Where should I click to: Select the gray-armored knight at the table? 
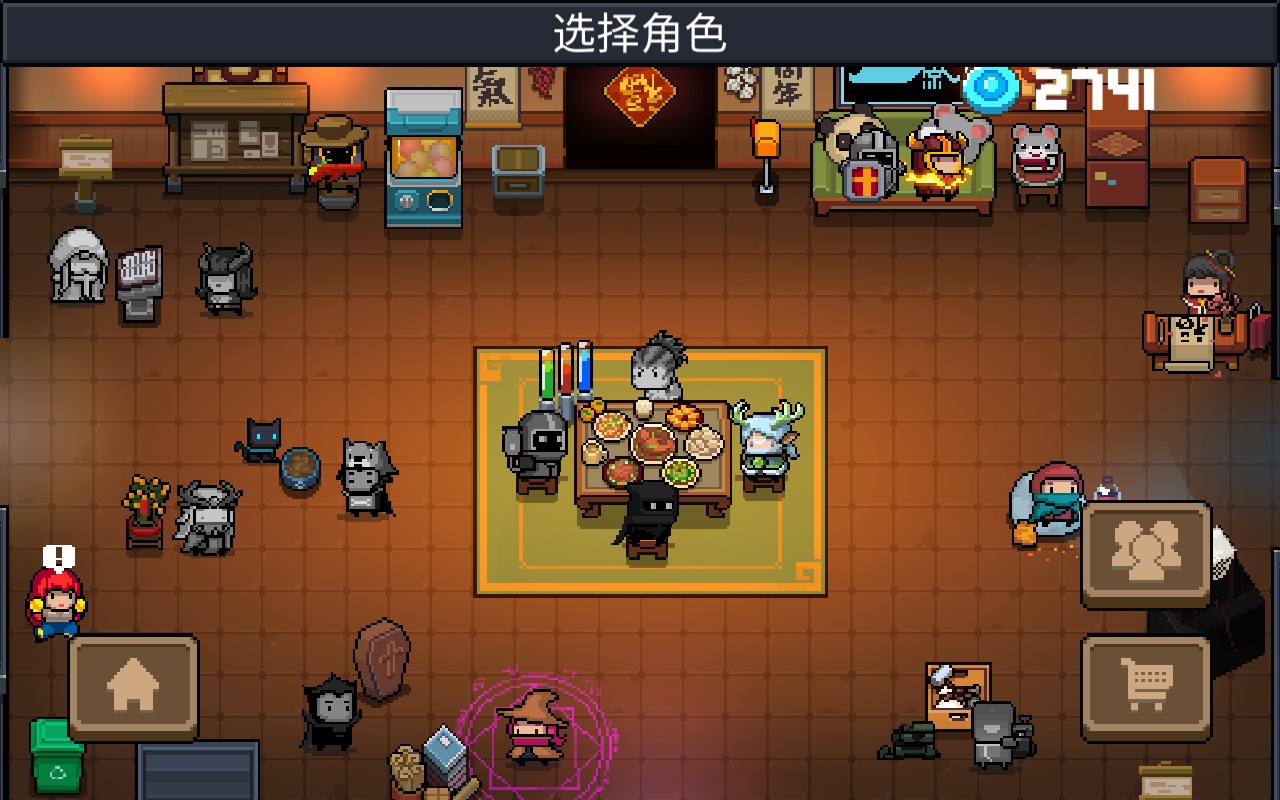(x=537, y=450)
